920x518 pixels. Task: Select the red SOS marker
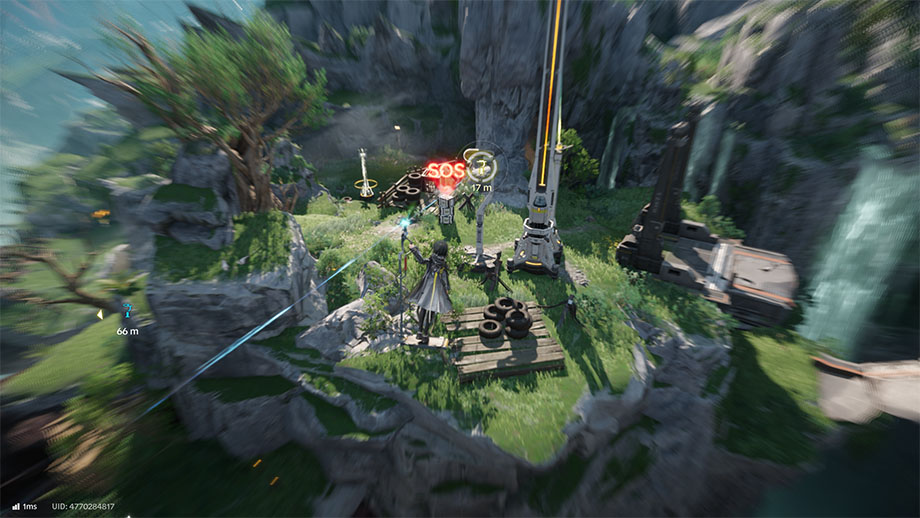(x=445, y=170)
